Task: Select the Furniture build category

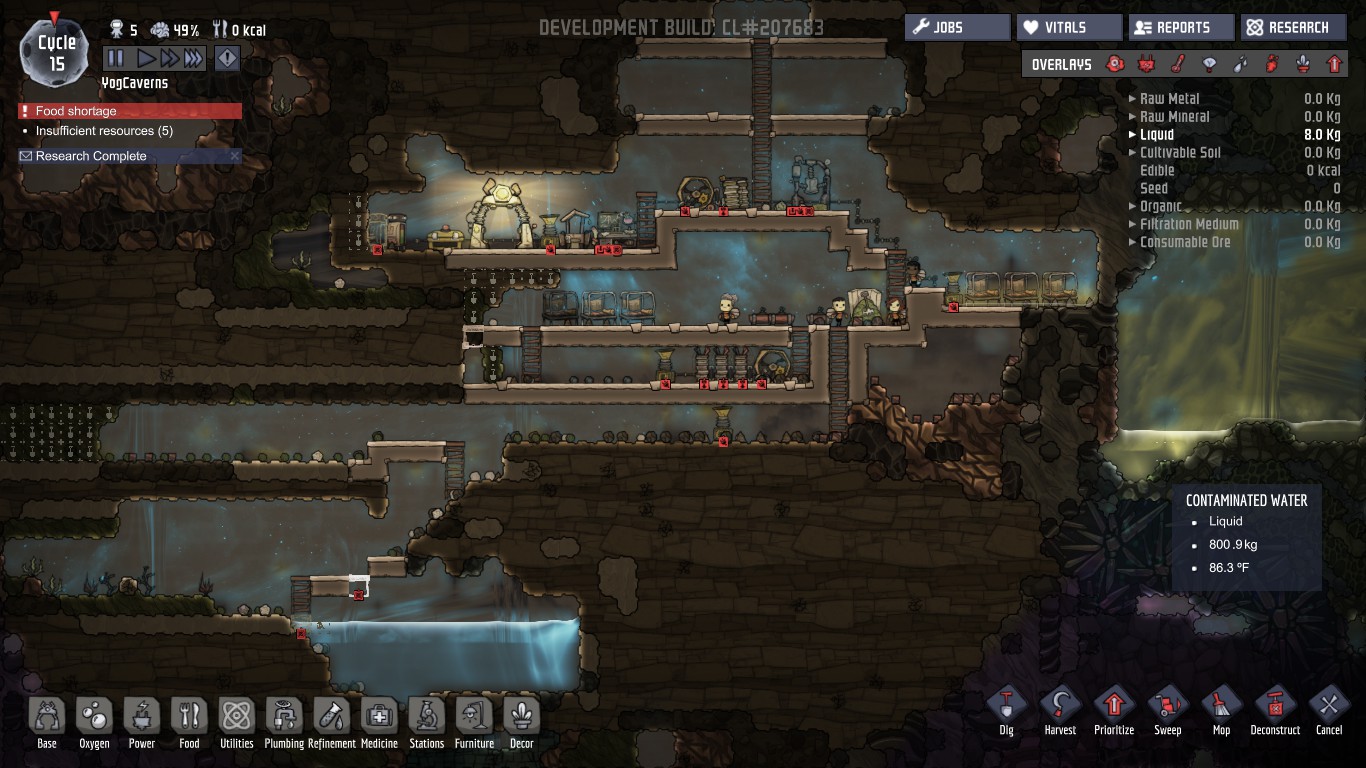Action: tap(474, 717)
